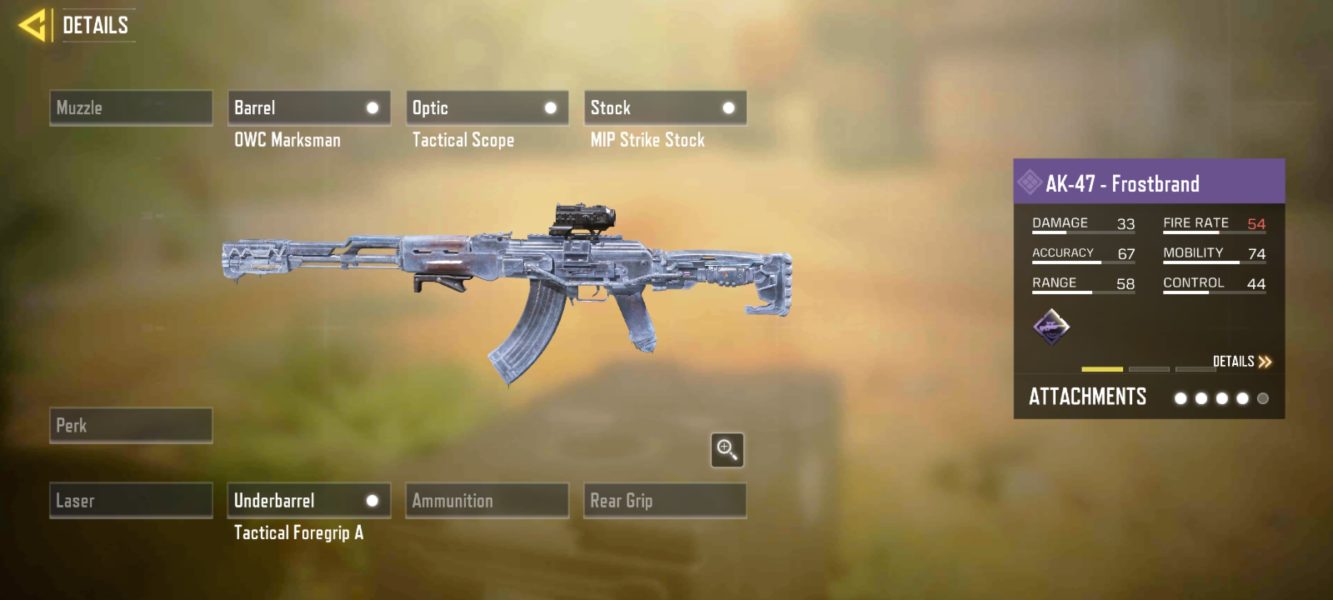Open the Perk attachment slot
Image resolution: width=1333 pixels, height=600 pixels.
(131, 425)
